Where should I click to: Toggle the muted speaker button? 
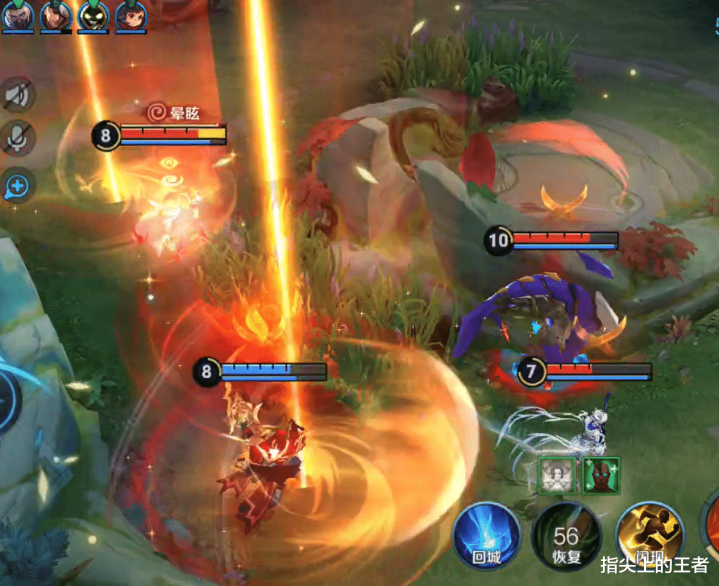tap(17, 95)
